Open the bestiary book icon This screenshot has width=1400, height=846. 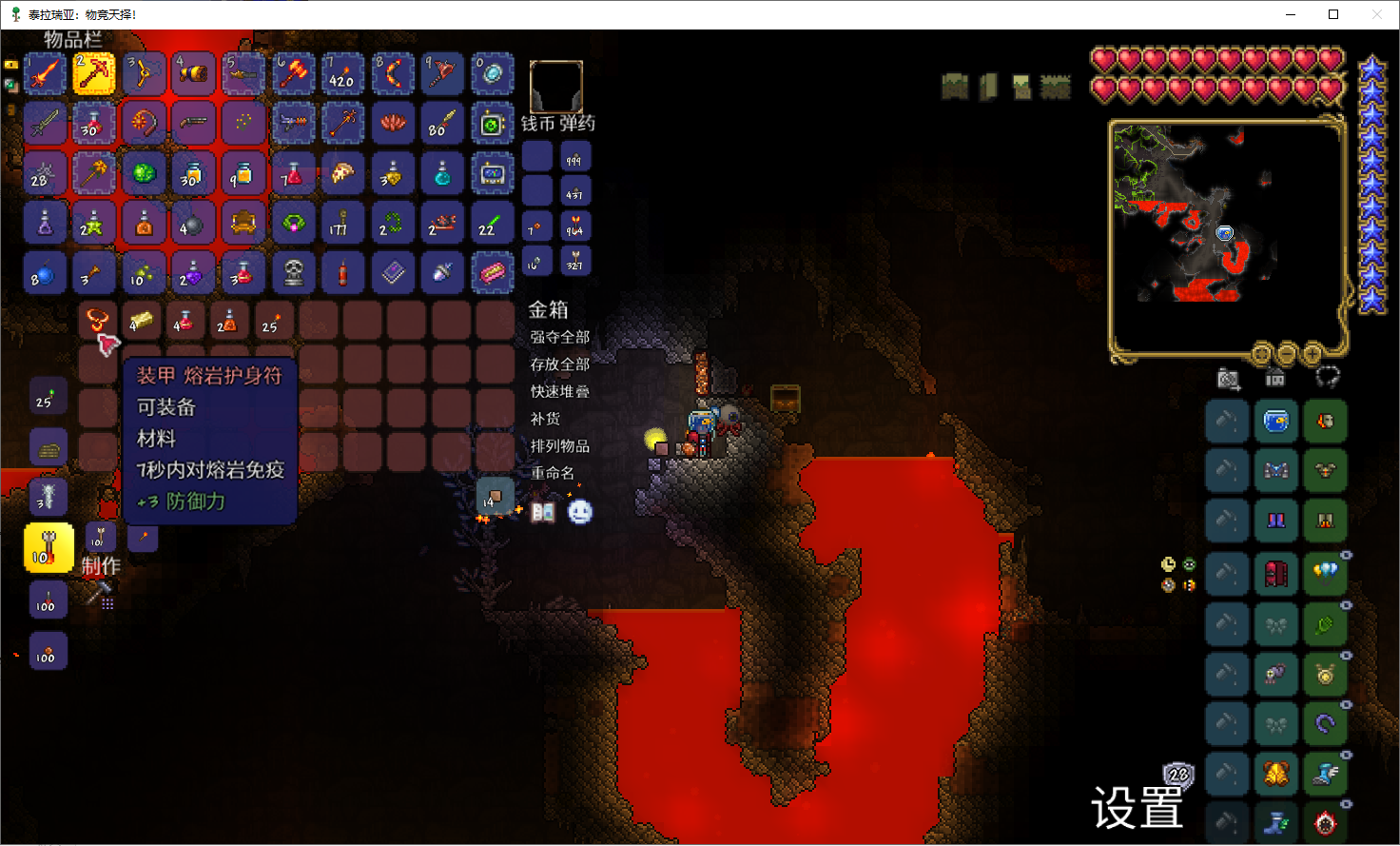point(543,512)
